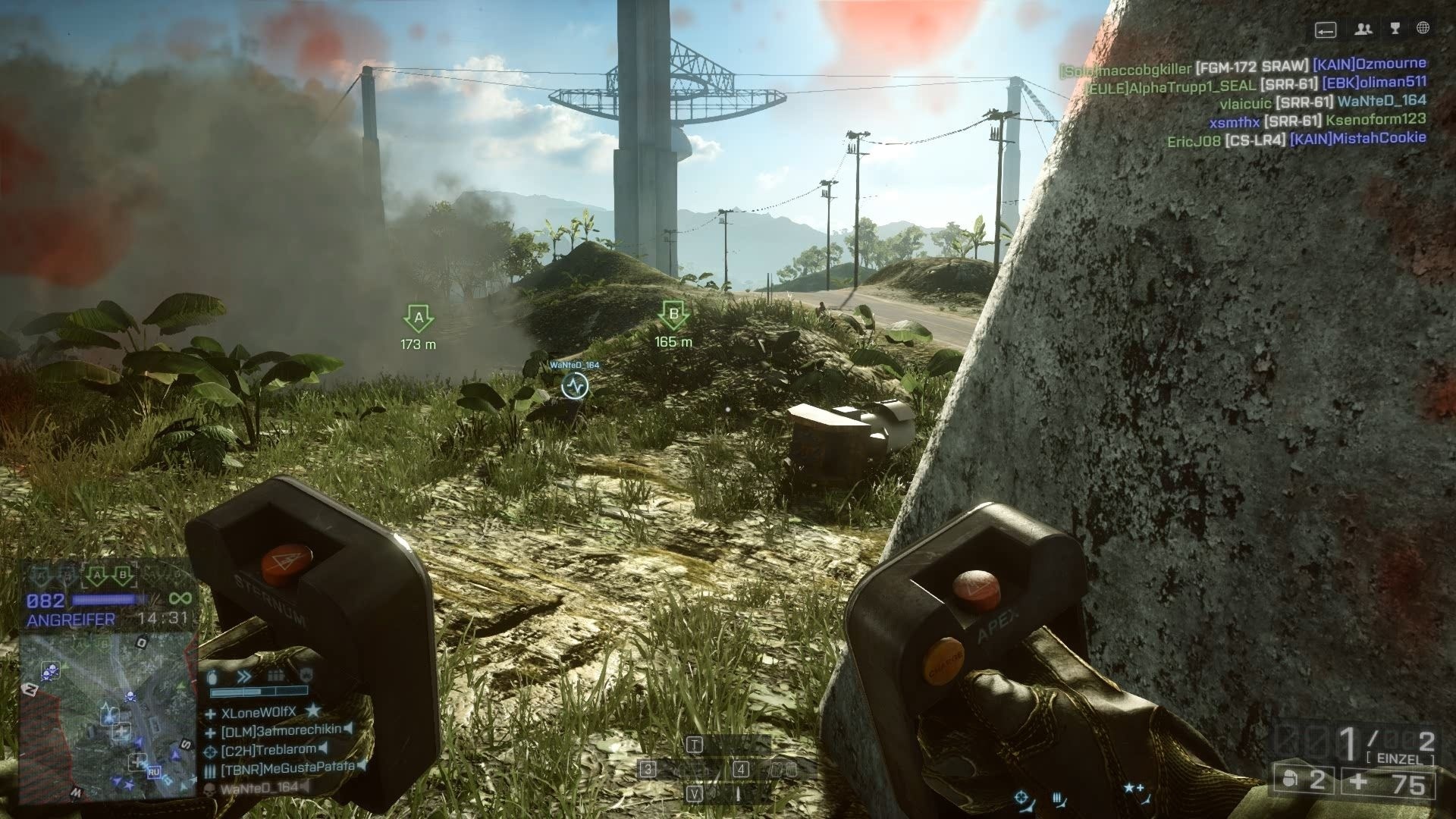This screenshot has height=819, width=1456.
Task: Select objective marker B at 165 m
Action: click(x=672, y=314)
